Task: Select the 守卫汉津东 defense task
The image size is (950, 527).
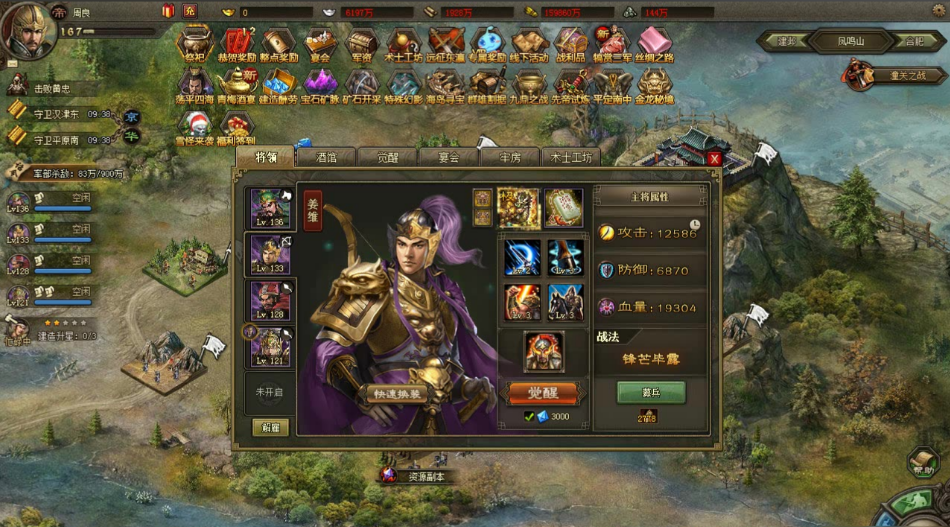Action: click(x=62, y=113)
